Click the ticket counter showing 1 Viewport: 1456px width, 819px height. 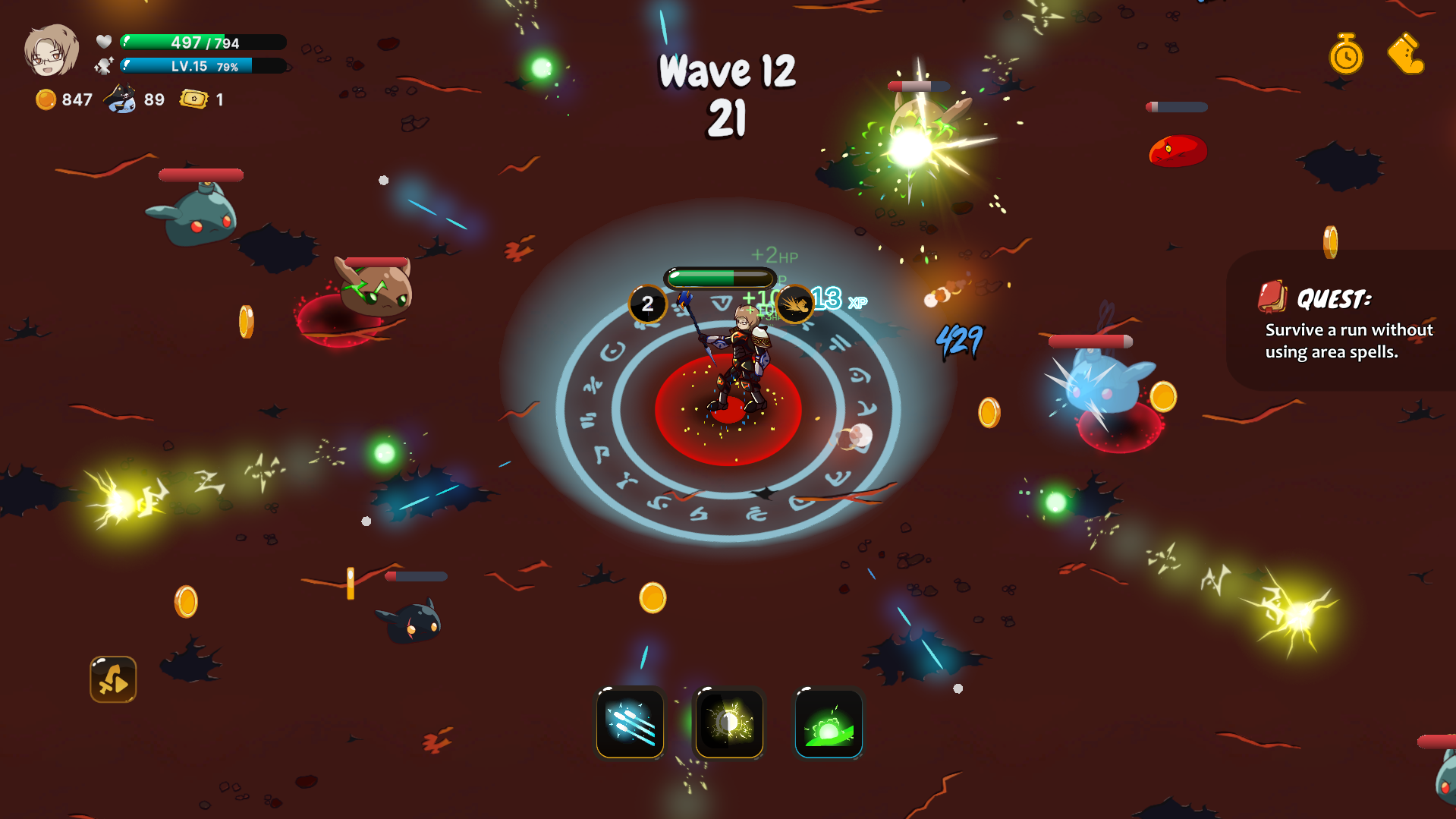tap(203, 99)
